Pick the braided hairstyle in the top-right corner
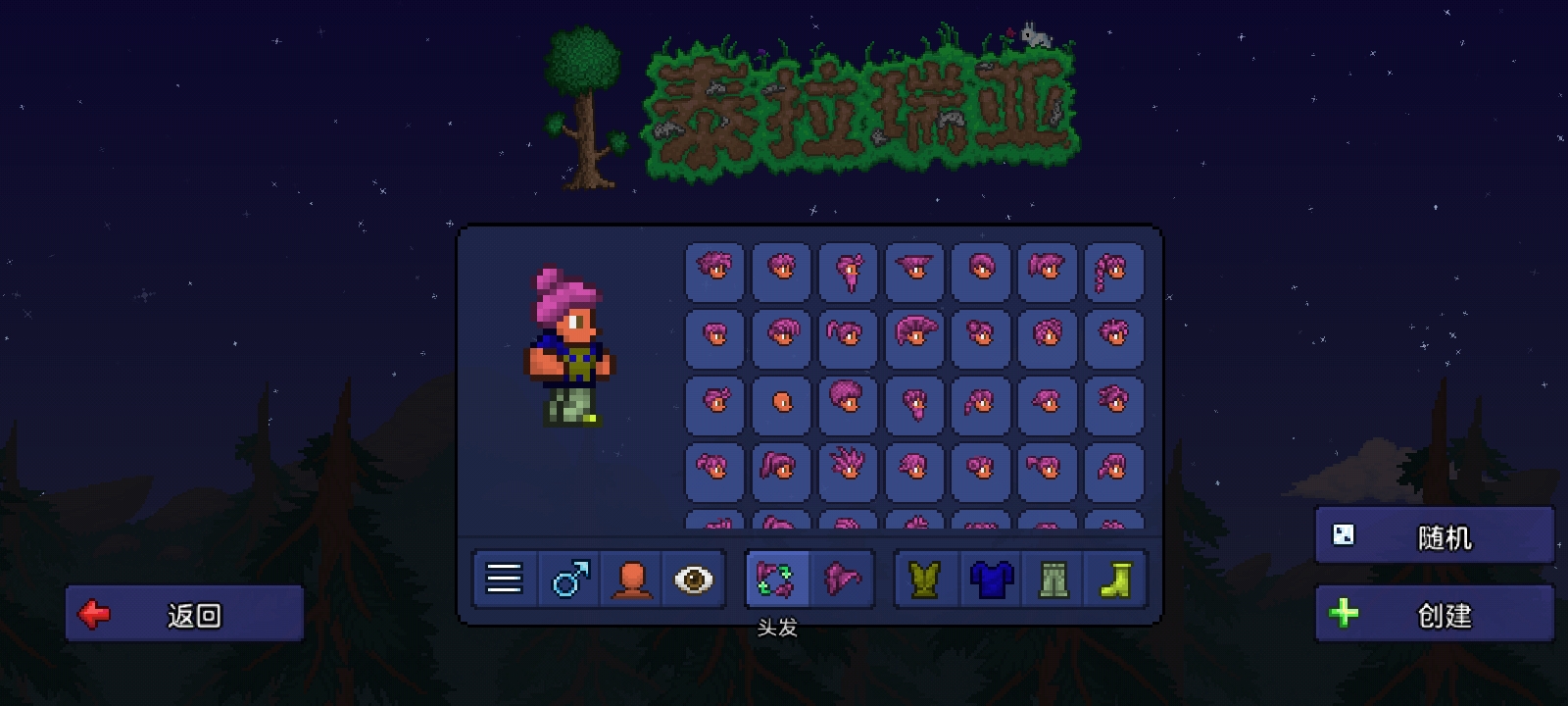The width and height of the screenshot is (1568, 706). (x=1112, y=271)
